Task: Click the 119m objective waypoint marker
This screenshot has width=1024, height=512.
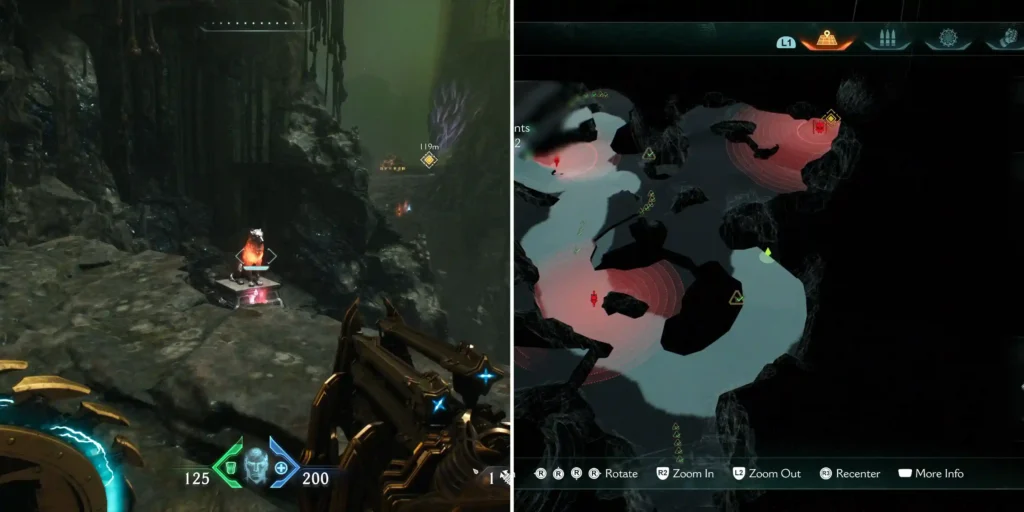Action: click(x=429, y=160)
